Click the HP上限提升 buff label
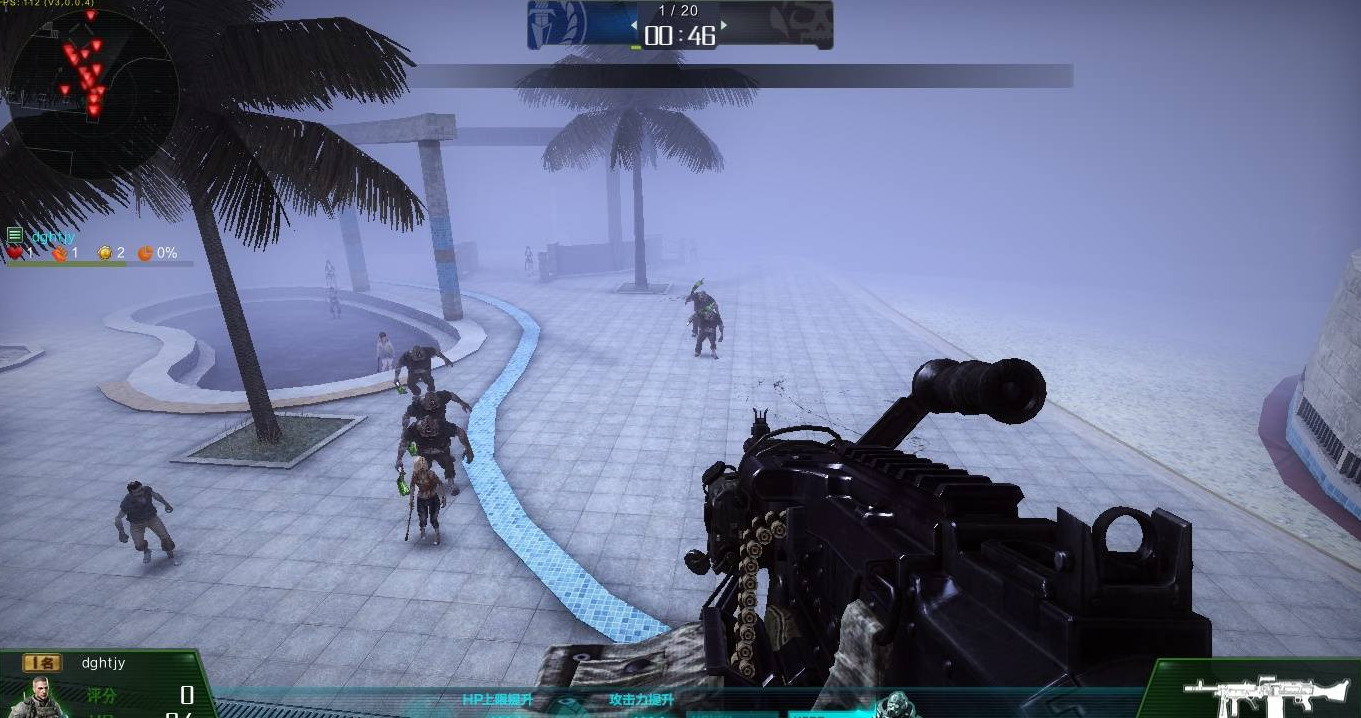1361x718 pixels. 497,700
